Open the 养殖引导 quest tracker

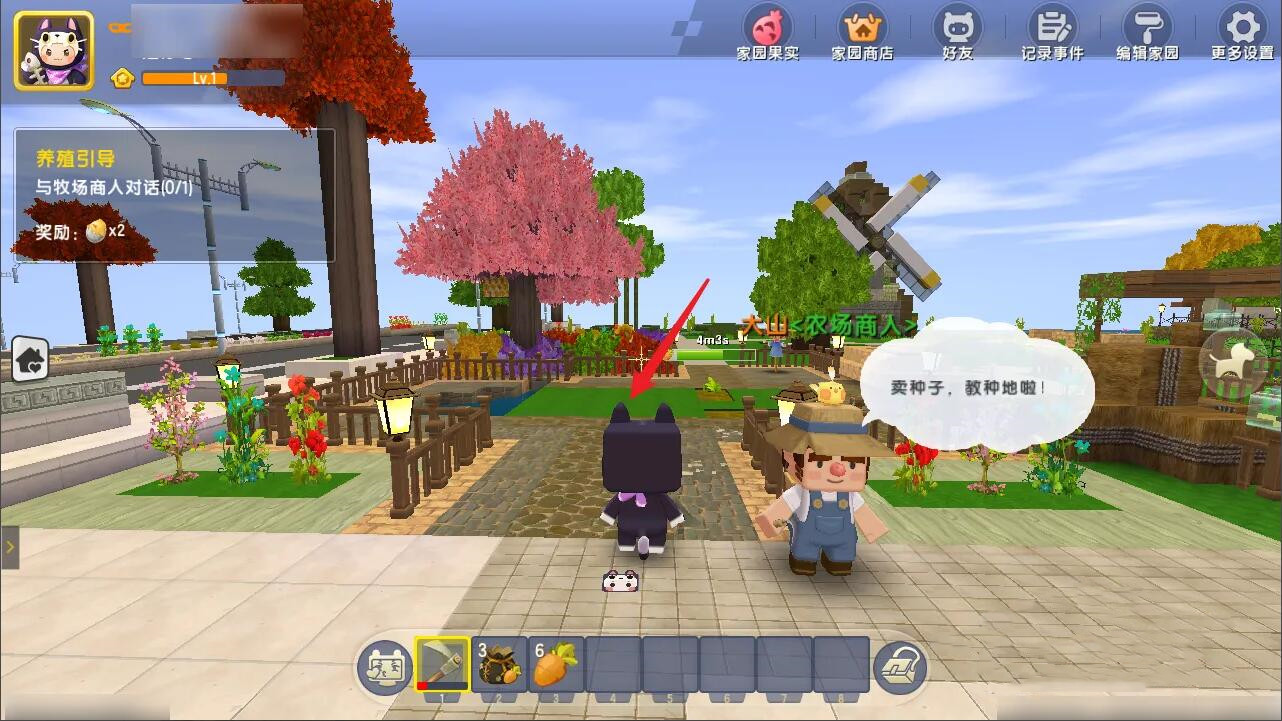tap(173, 196)
